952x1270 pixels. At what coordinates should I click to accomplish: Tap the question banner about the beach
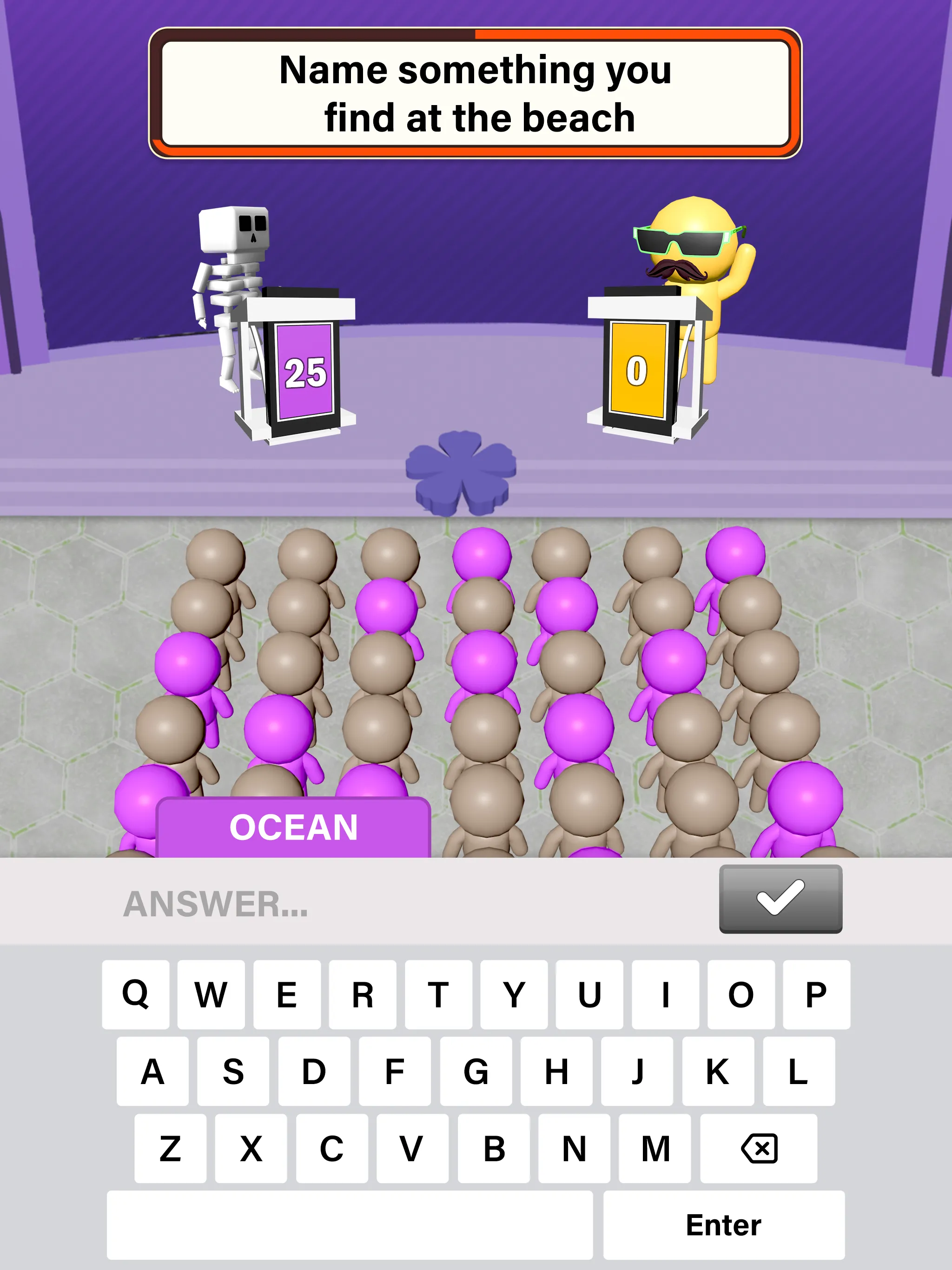coord(476,92)
